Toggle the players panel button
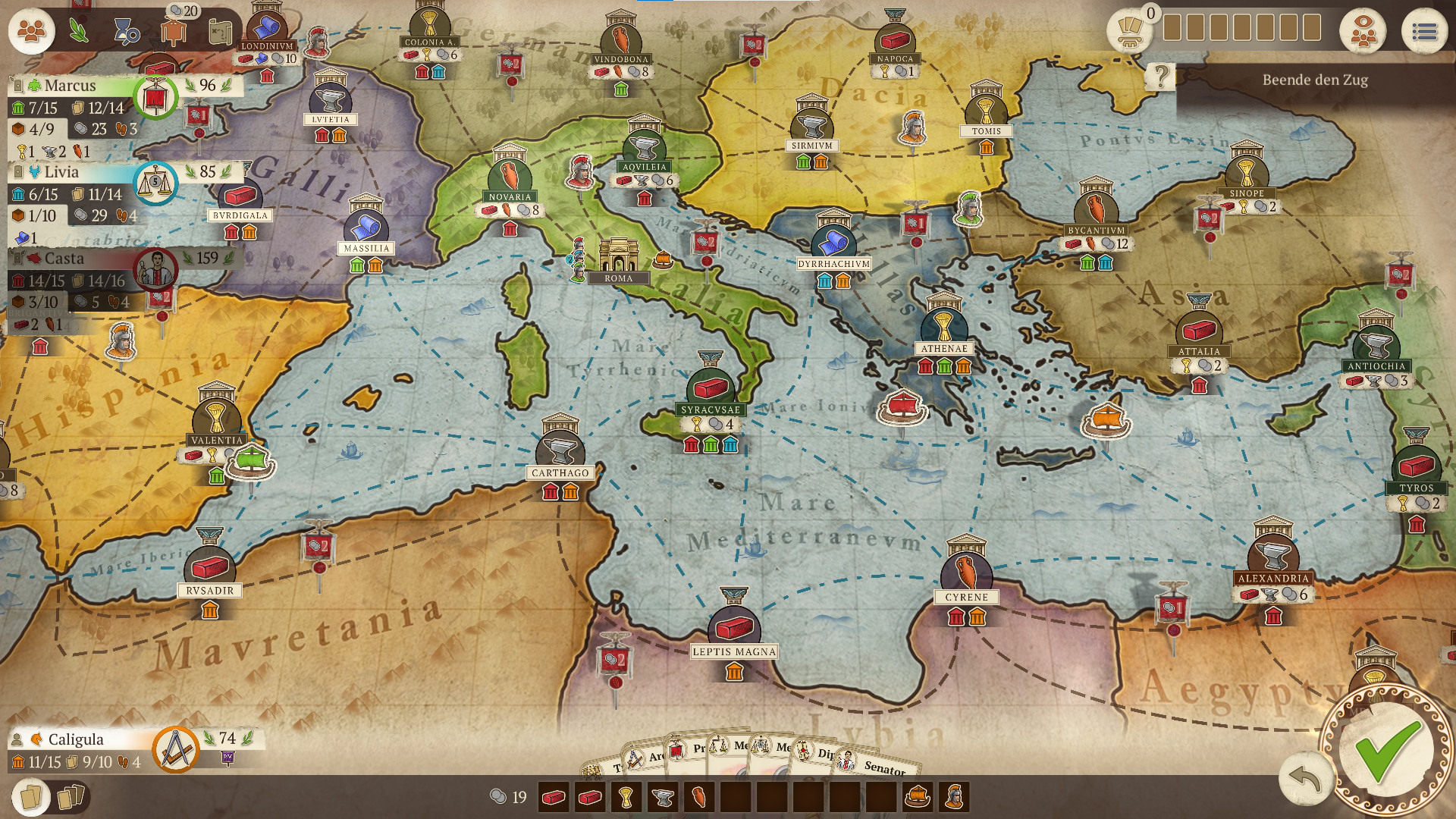This screenshot has width=1456, height=819. (x=31, y=32)
